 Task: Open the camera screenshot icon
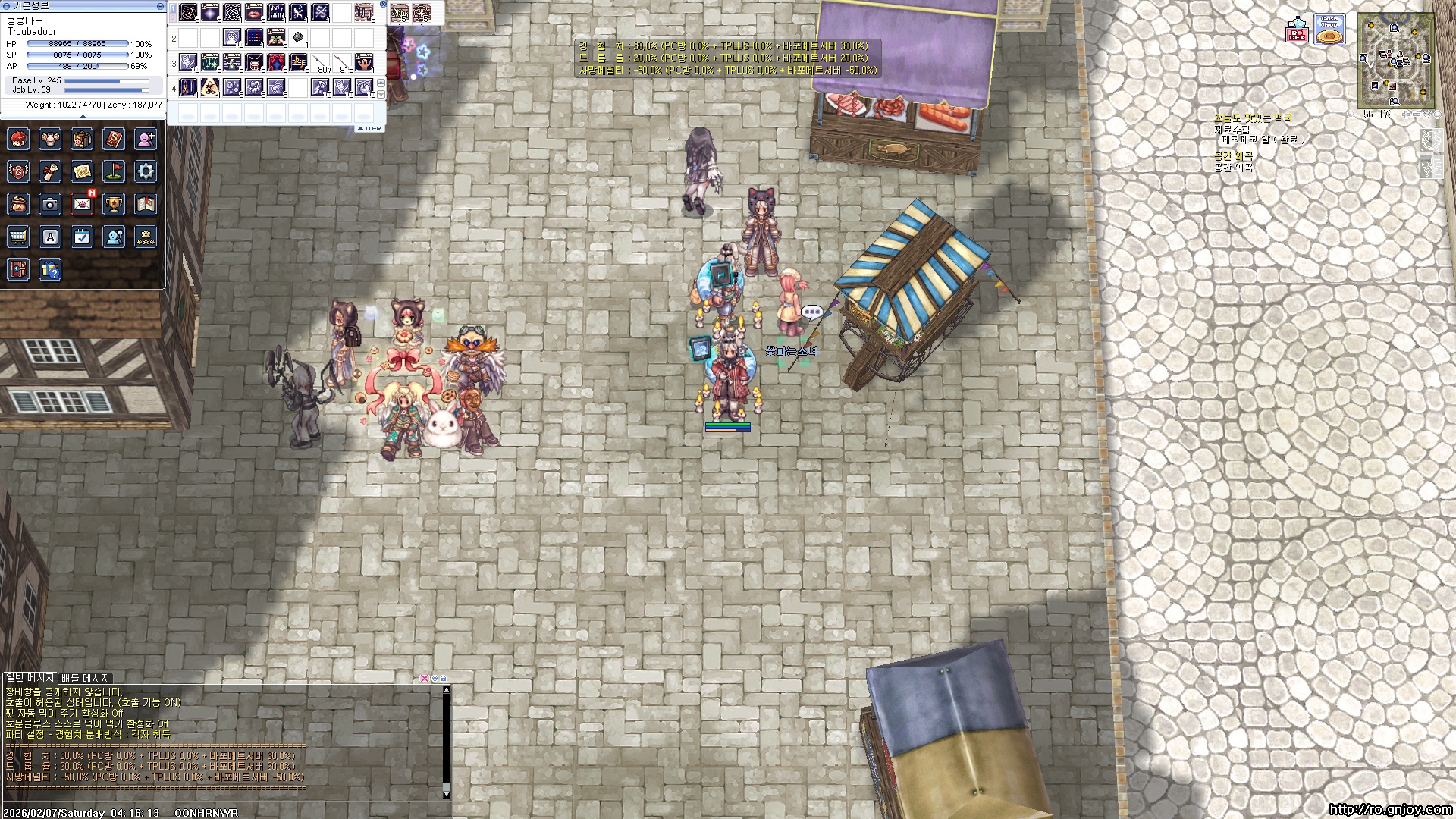pos(50,204)
